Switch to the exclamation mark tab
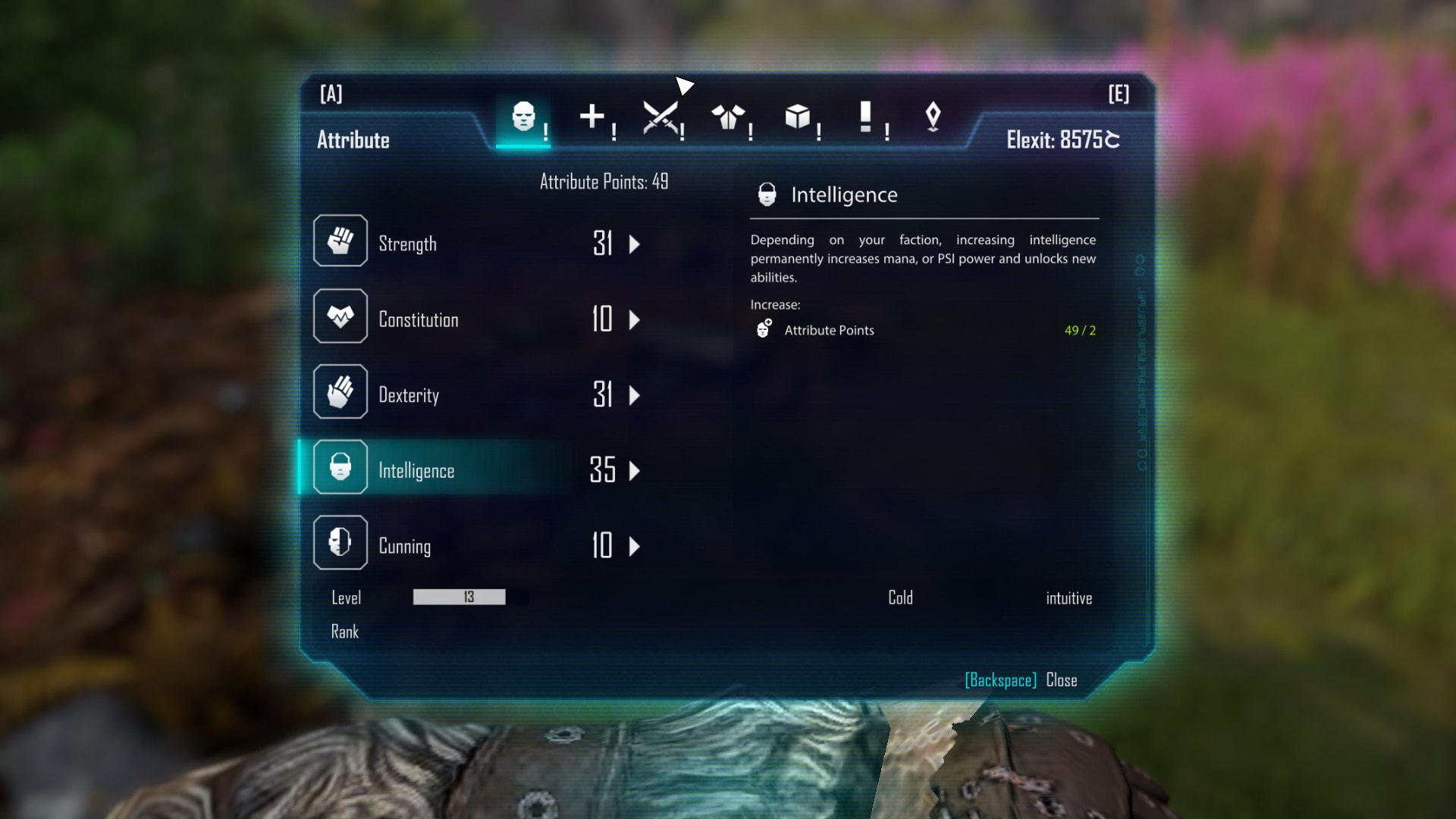This screenshot has width=1456, height=819. (865, 118)
